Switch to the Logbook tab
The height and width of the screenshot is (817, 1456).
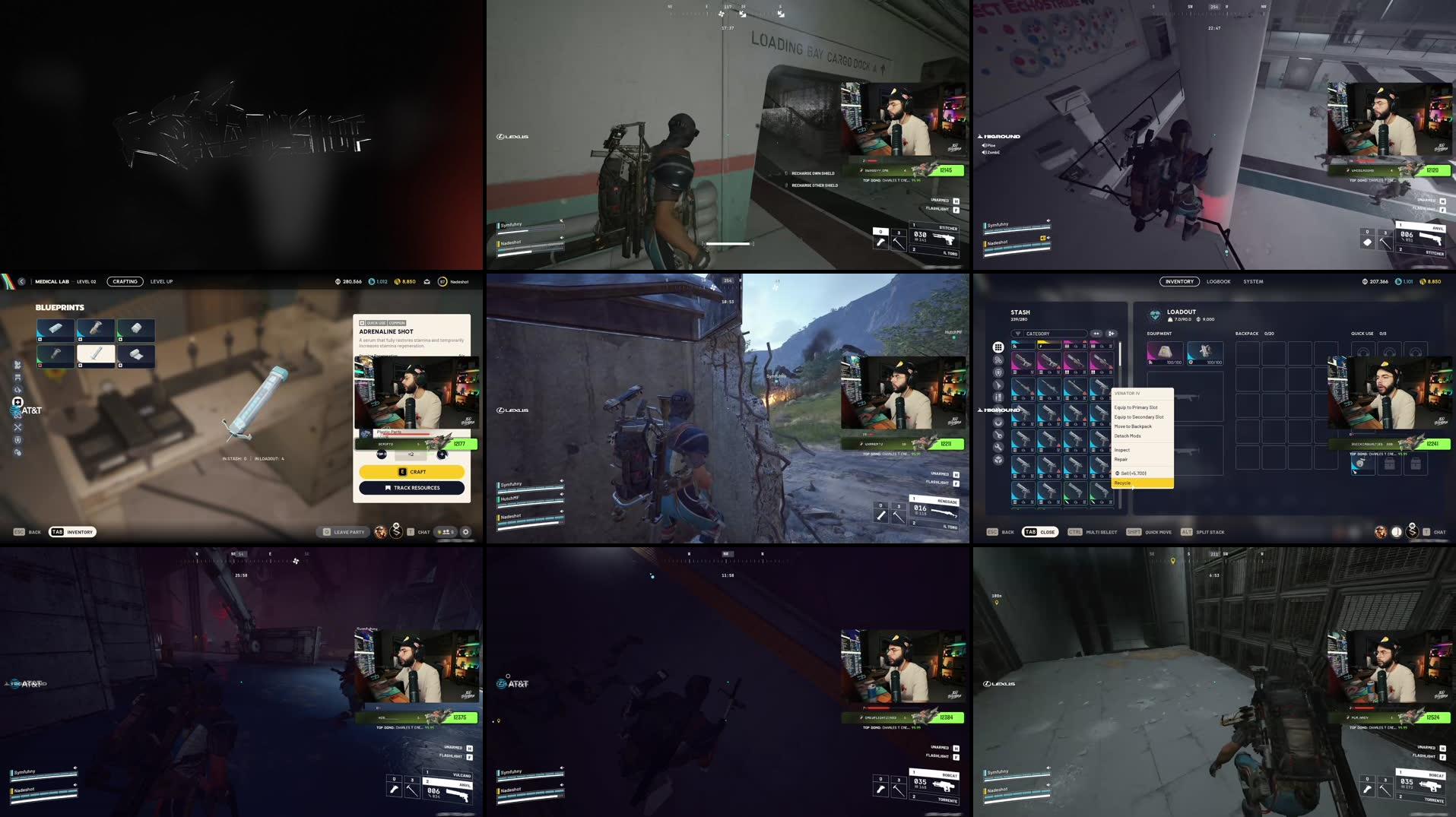pyautogui.click(x=1218, y=281)
